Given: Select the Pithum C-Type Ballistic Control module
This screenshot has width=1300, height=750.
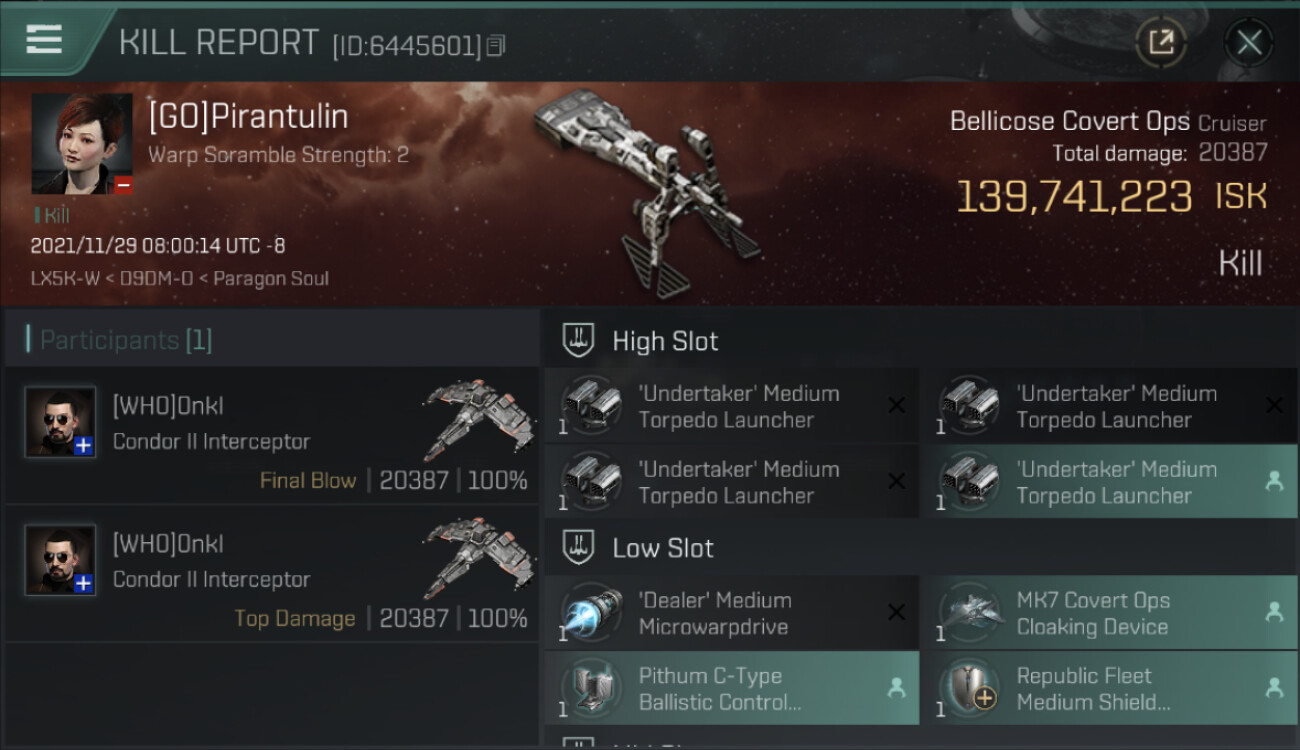Looking at the screenshot, I should (731, 688).
